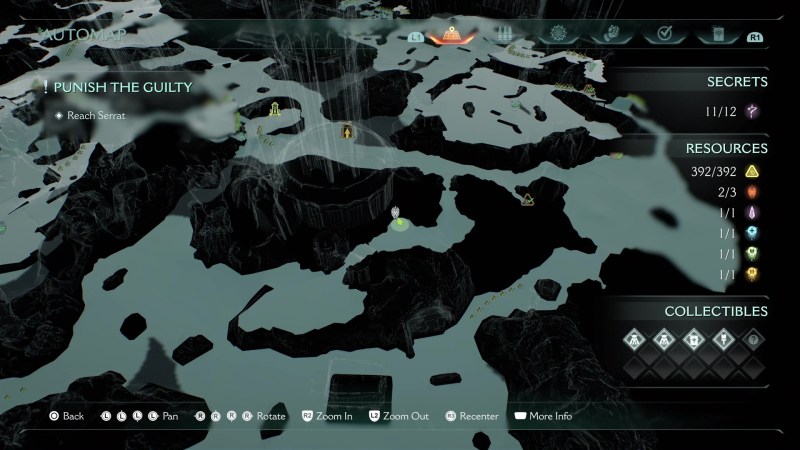Switch to the gauntlet fist tab
The height and width of the screenshot is (450, 800).
[608, 35]
